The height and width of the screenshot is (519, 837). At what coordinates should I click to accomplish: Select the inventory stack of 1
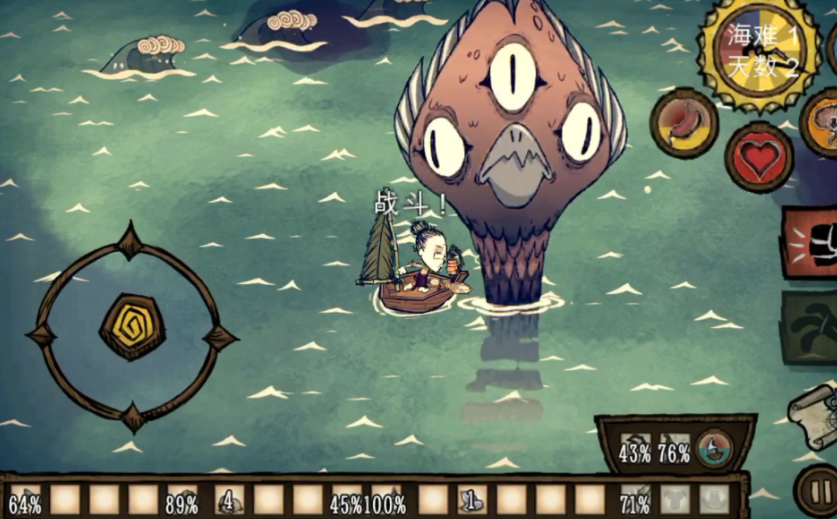pos(472,500)
